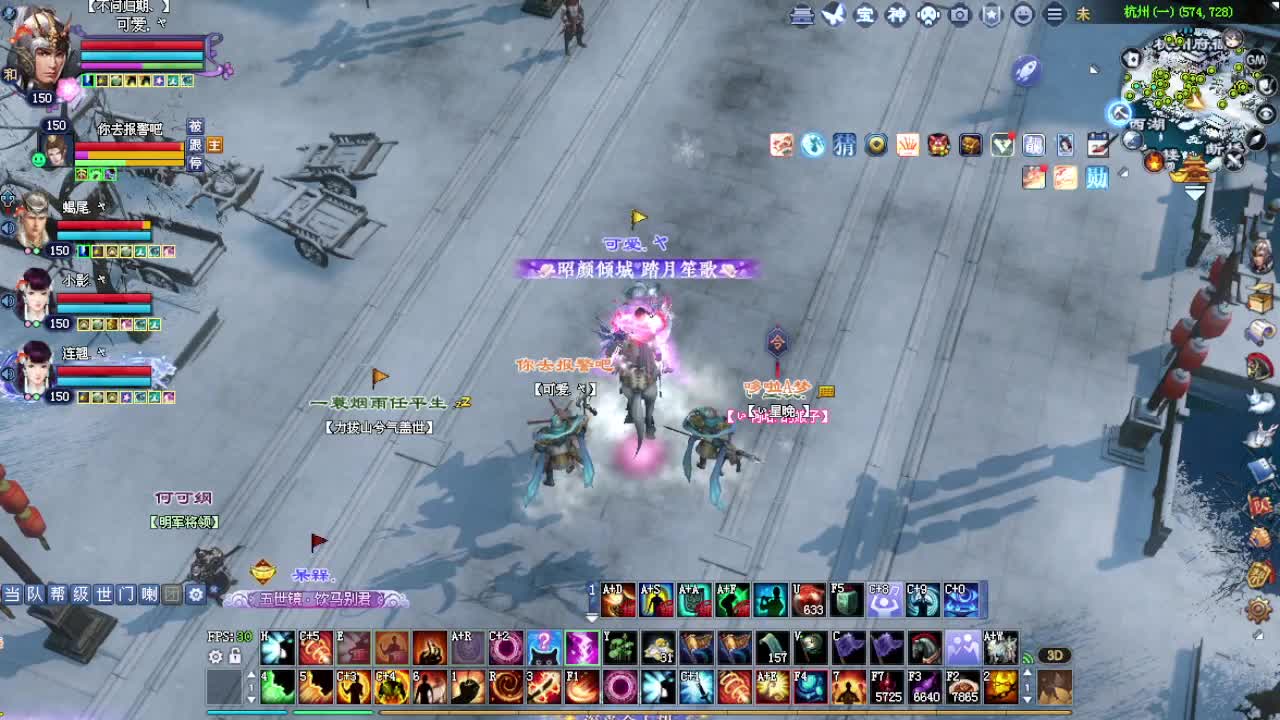Toggle the action bar lock padlock
Image resolution: width=1280 pixels, height=720 pixels.
(235, 656)
